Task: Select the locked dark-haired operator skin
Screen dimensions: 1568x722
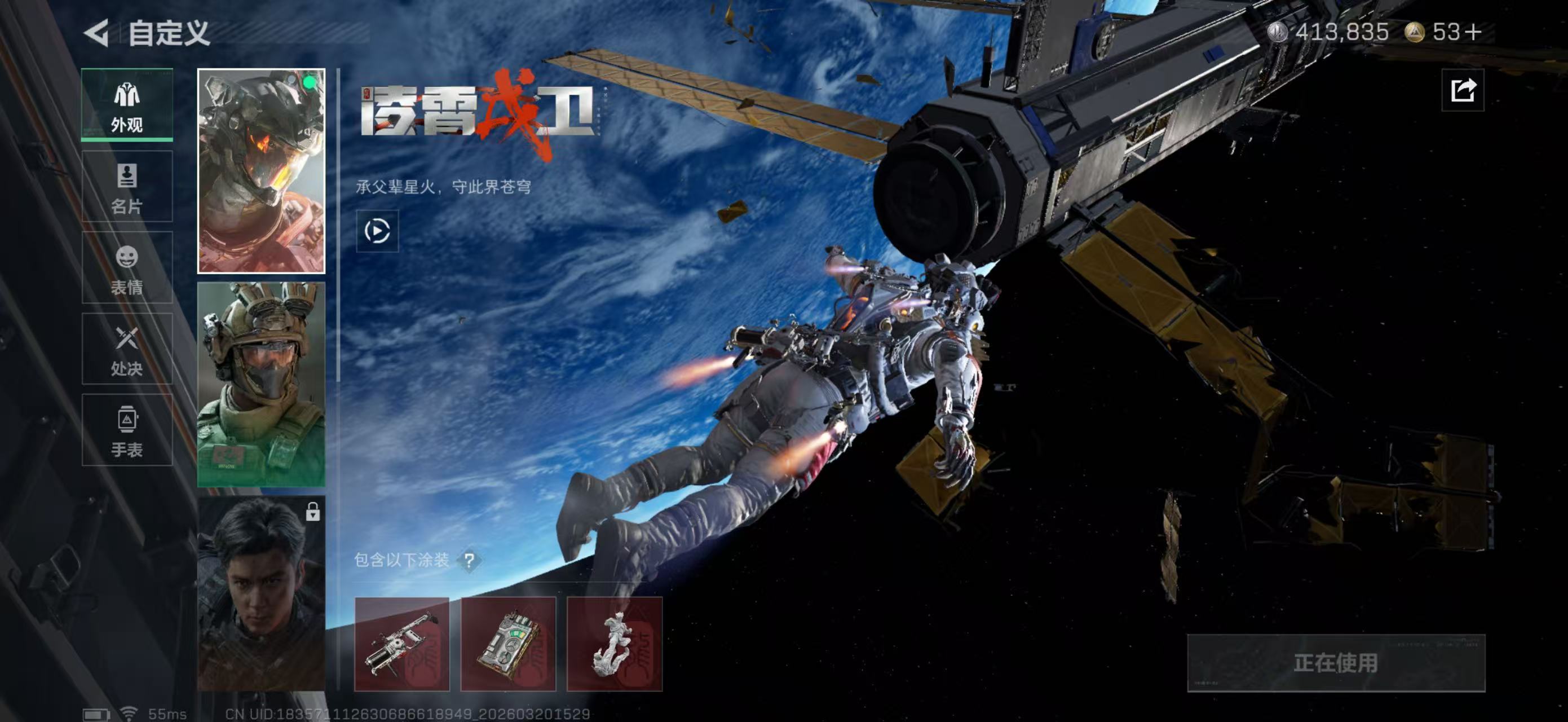Action: (x=261, y=593)
